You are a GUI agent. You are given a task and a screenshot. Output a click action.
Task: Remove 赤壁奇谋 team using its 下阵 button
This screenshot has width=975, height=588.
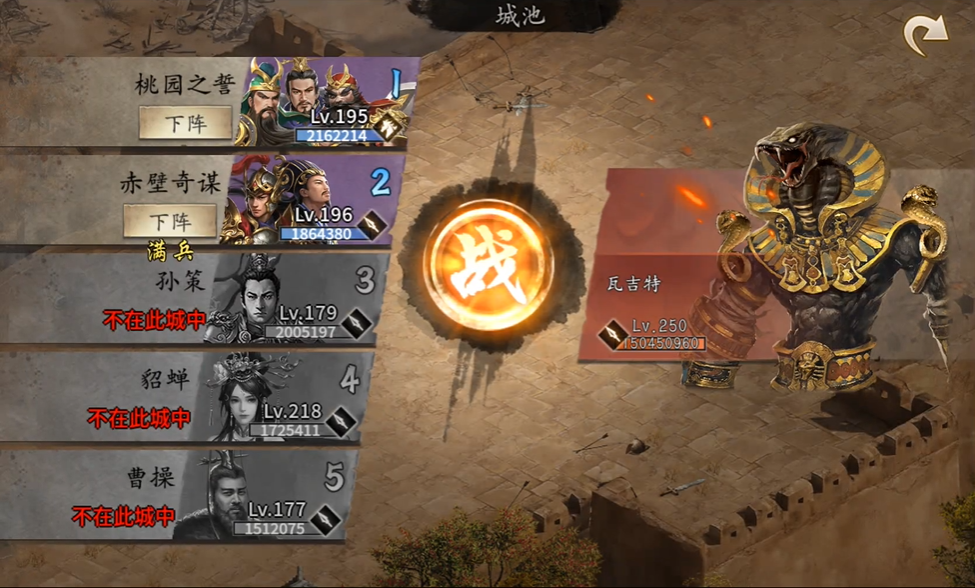coord(170,220)
